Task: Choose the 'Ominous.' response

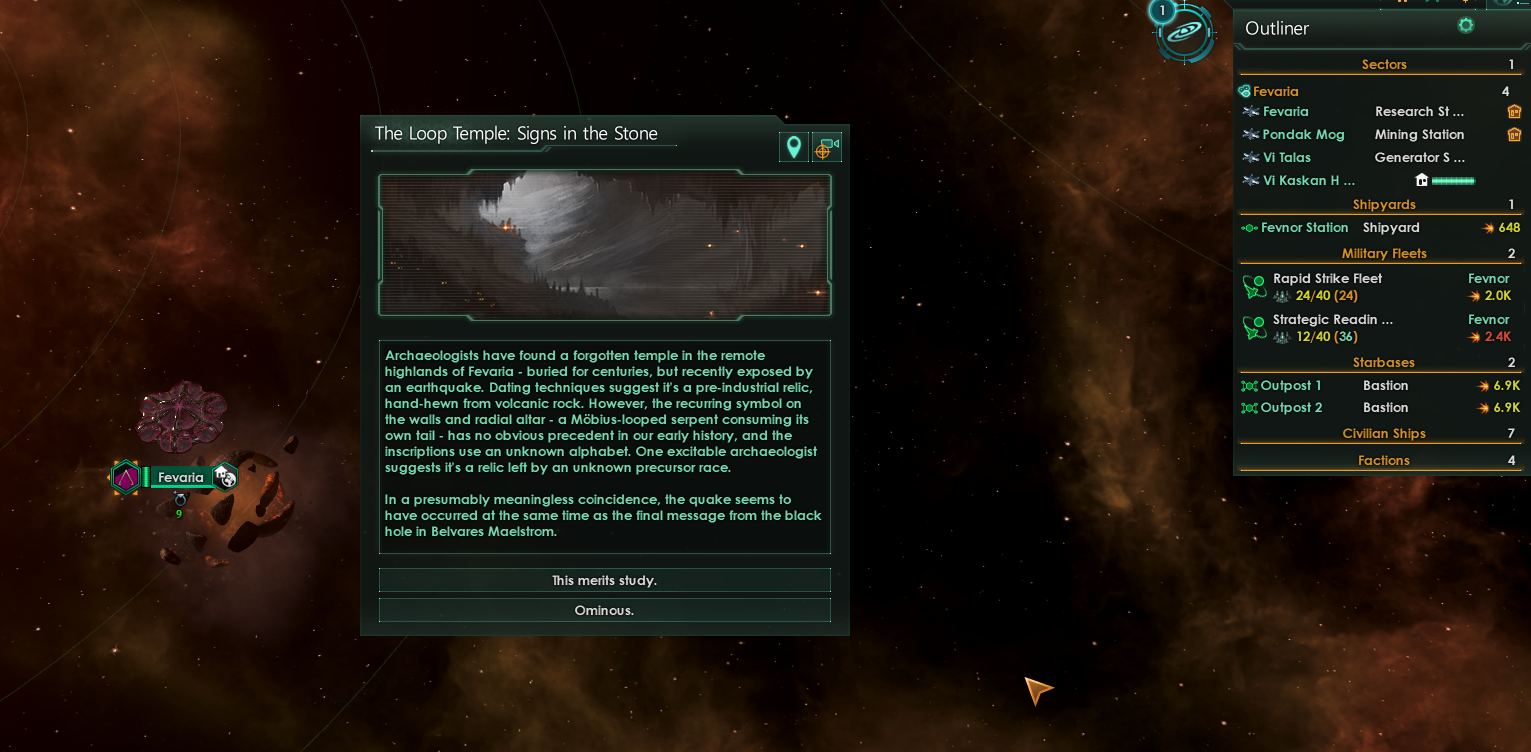Action: [604, 610]
